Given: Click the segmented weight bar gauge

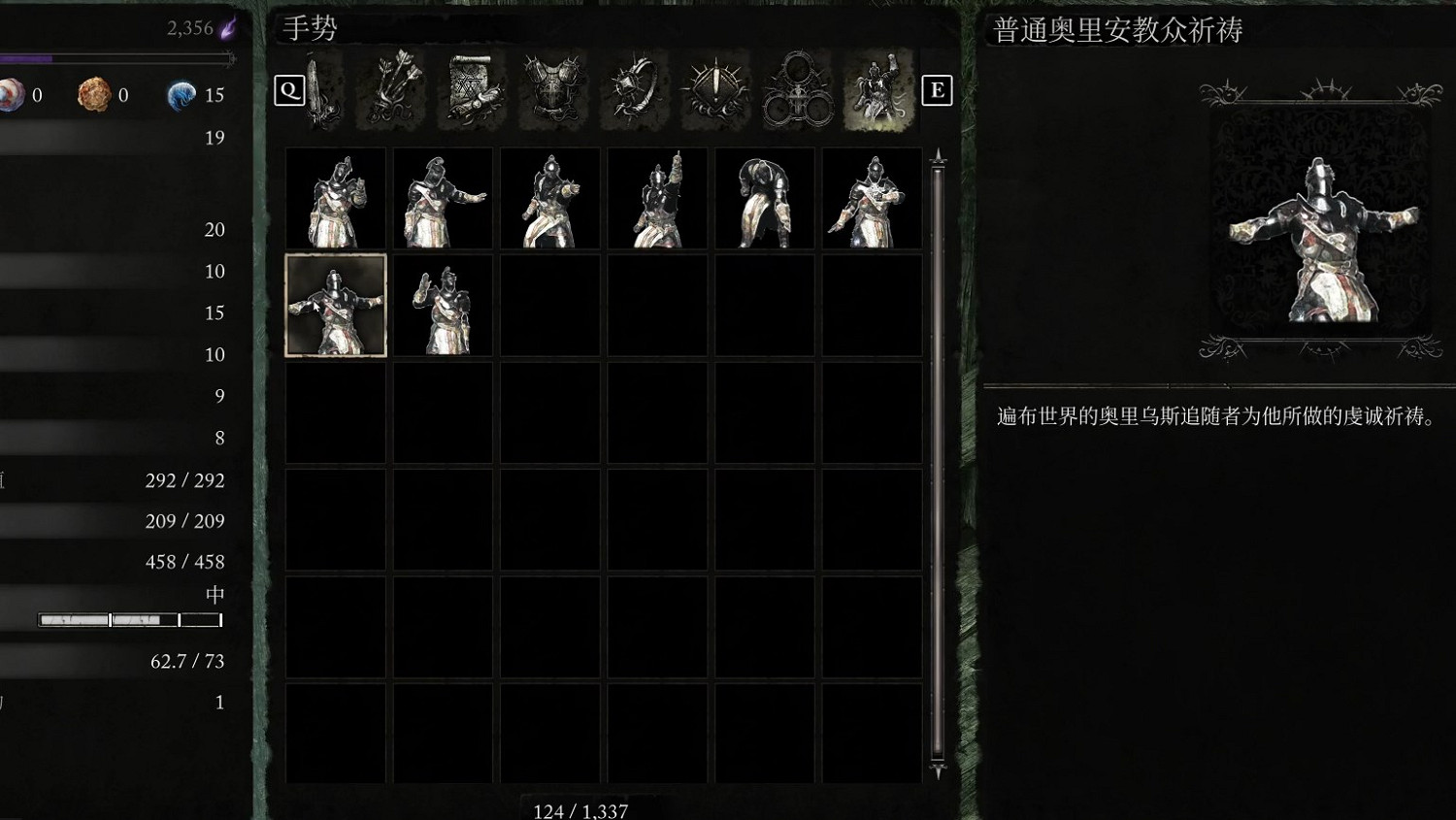Looking at the screenshot, I should pyautogui.click(x=129, y=618).
